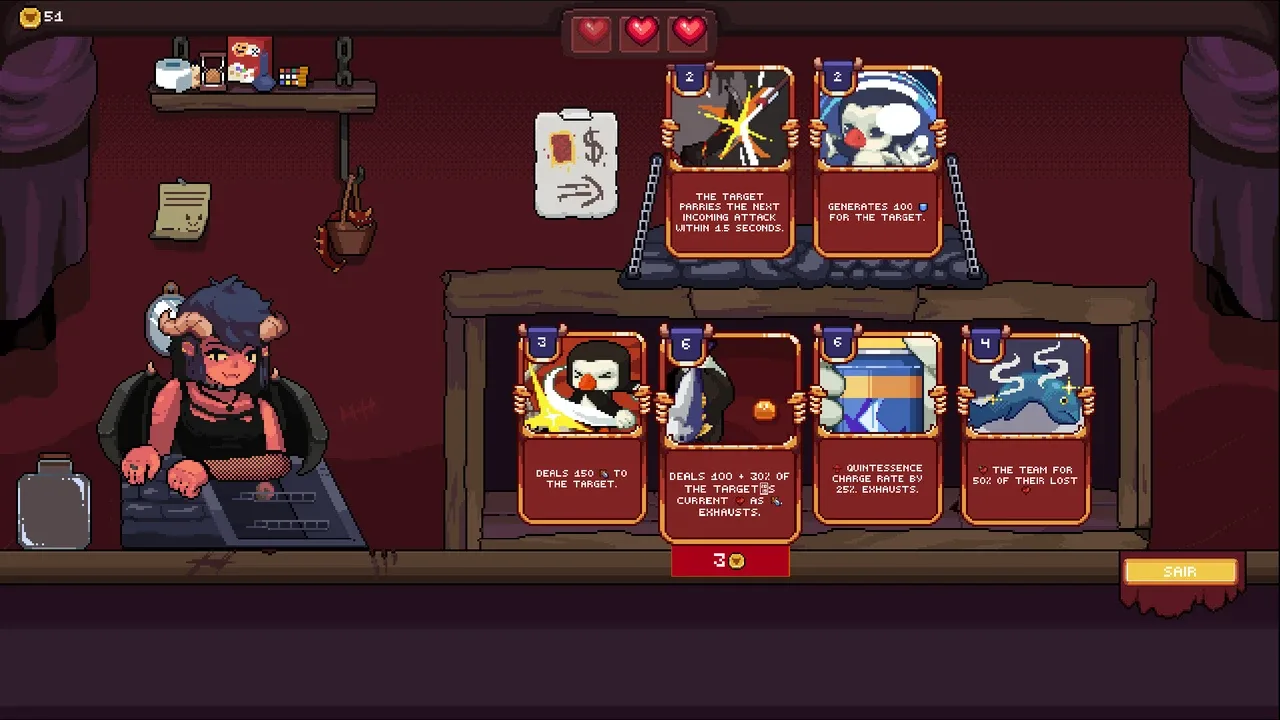Choose the Generates 100 shield card
The width and height of the screenshot is (1280, 720).
click(877, 162)
